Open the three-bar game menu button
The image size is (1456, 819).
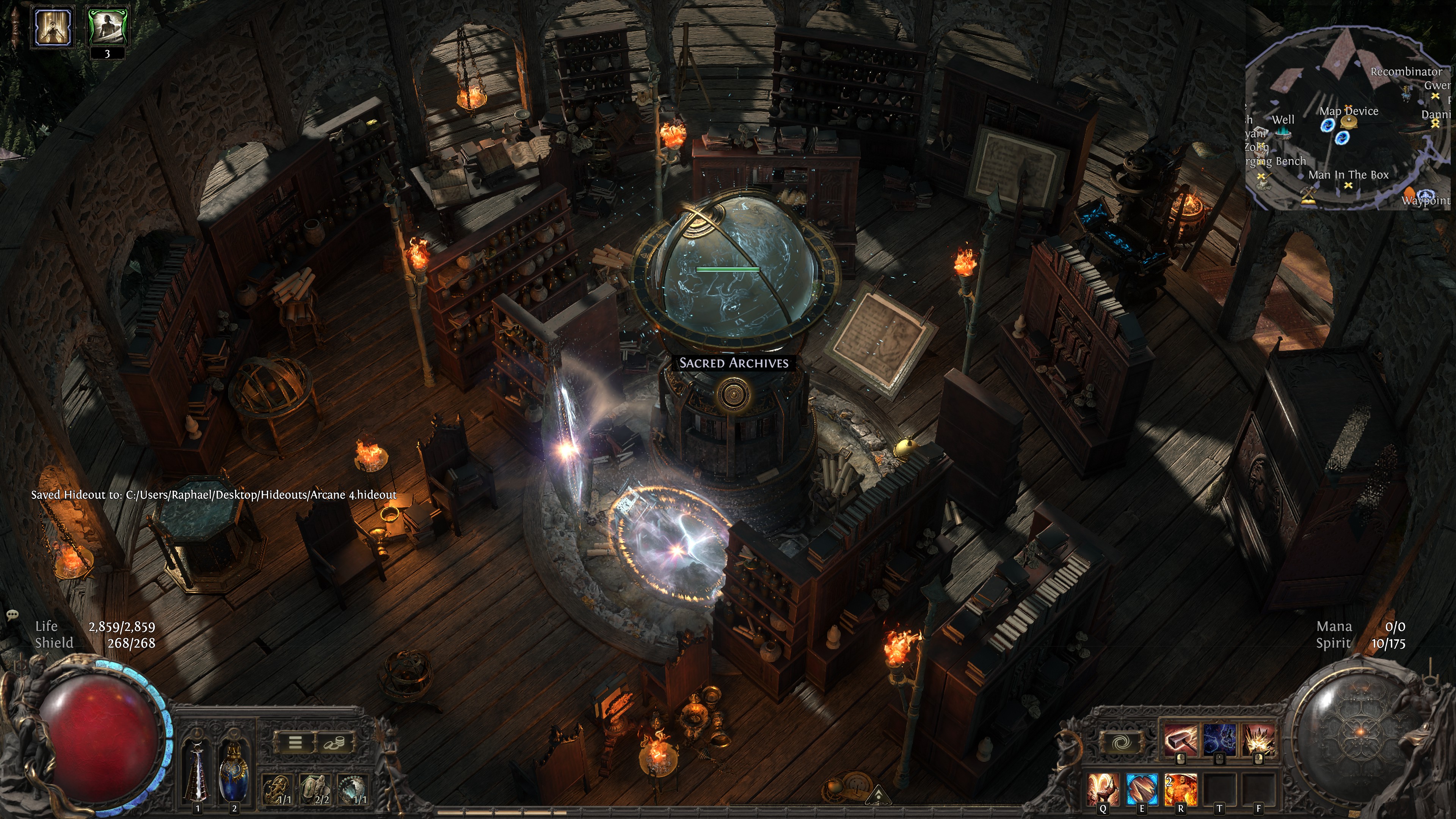tap(295, 742)
